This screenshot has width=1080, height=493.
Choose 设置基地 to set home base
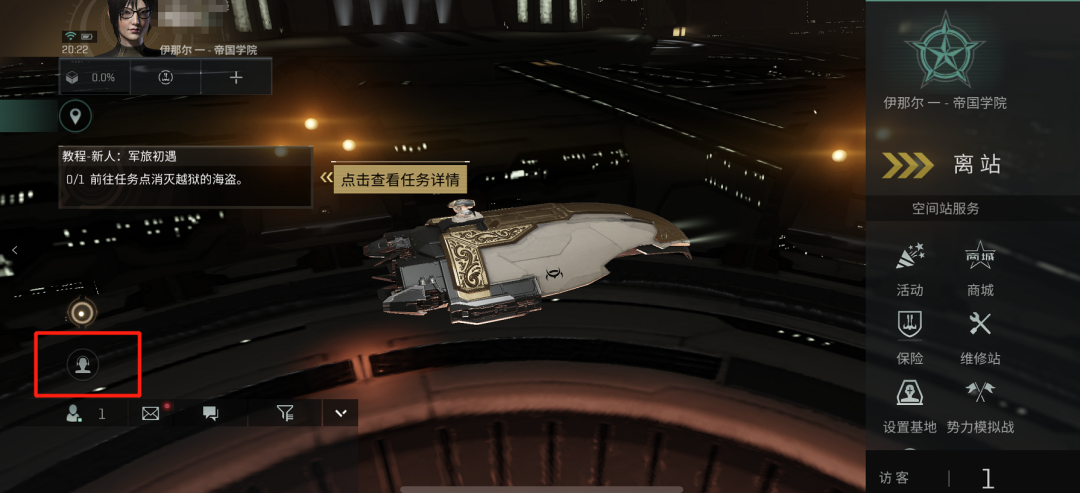(910, 404)
